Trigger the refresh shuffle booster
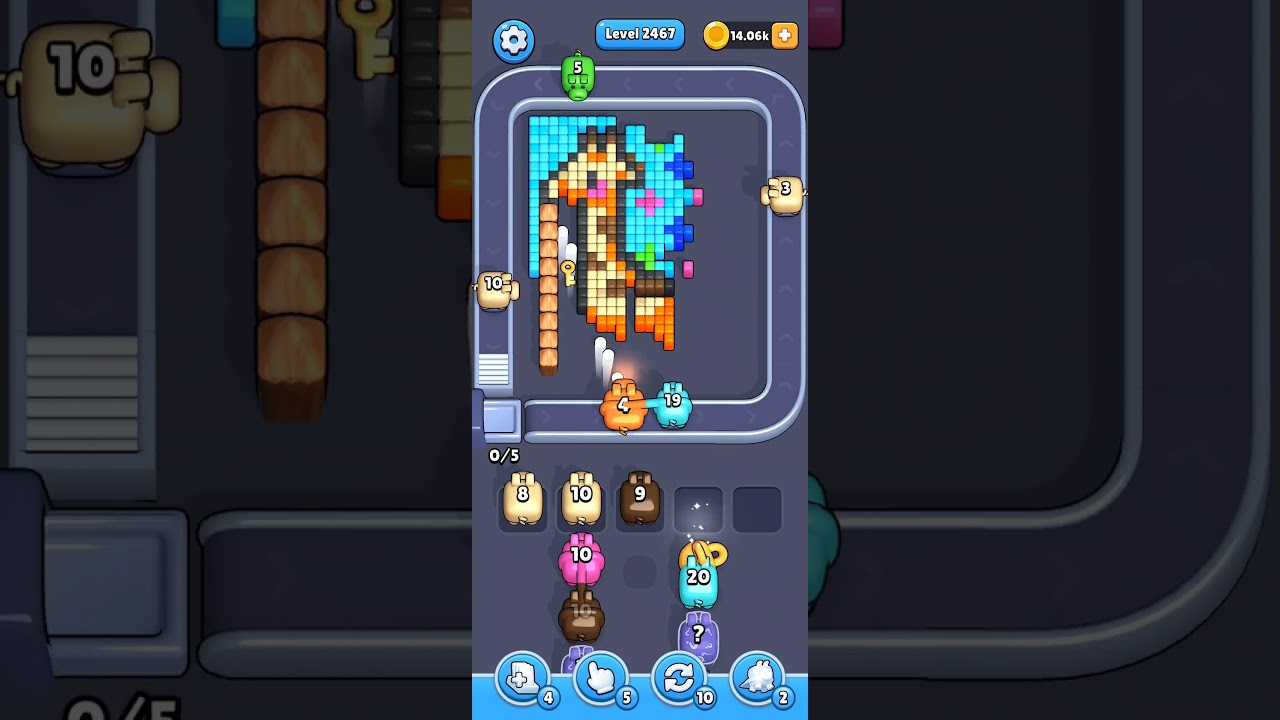Image resolution: width=1280 pixels, height=720 pixels. pyautogui.click(x=680, y=678)
